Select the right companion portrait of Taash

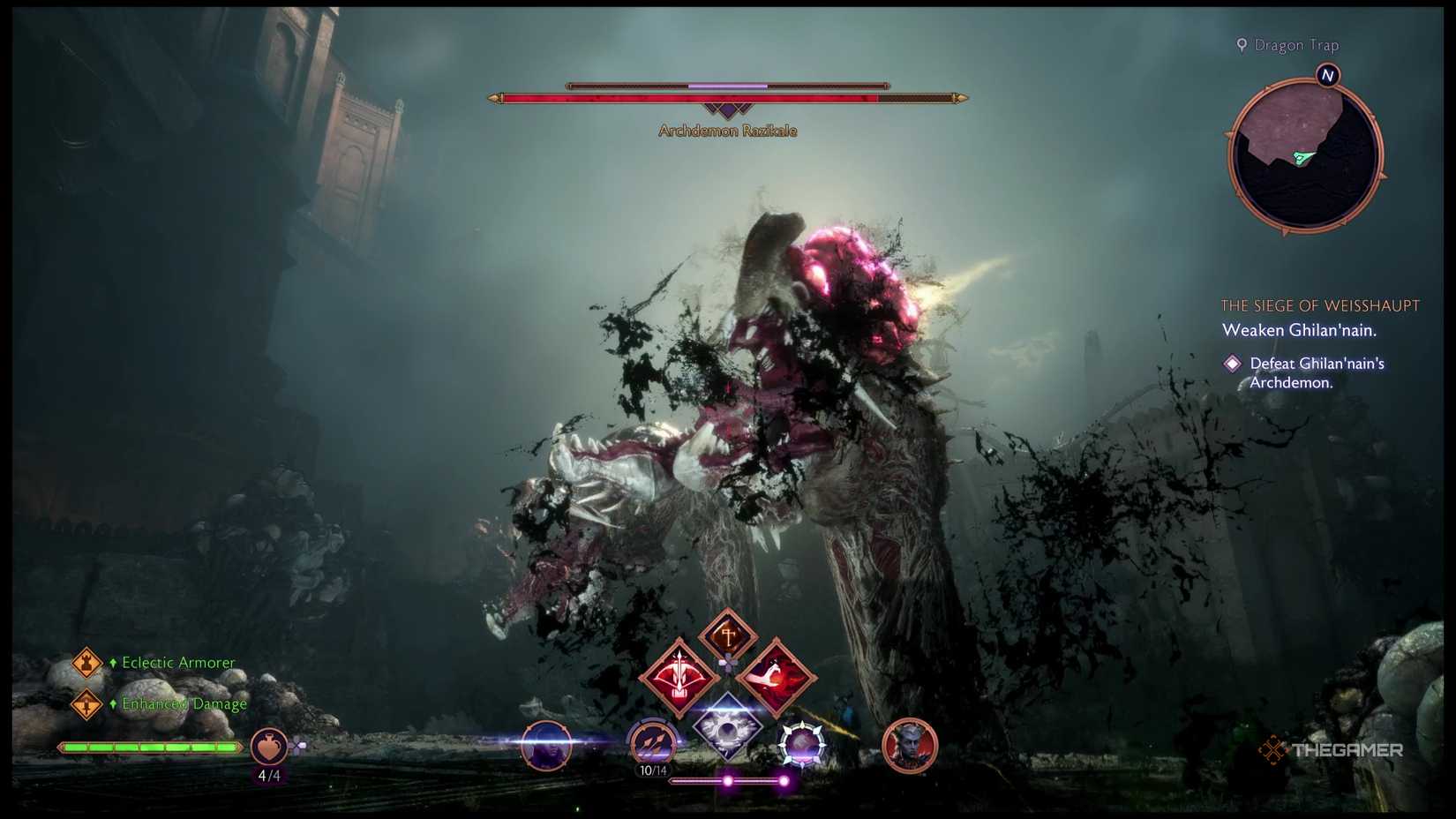coord(911,746)
